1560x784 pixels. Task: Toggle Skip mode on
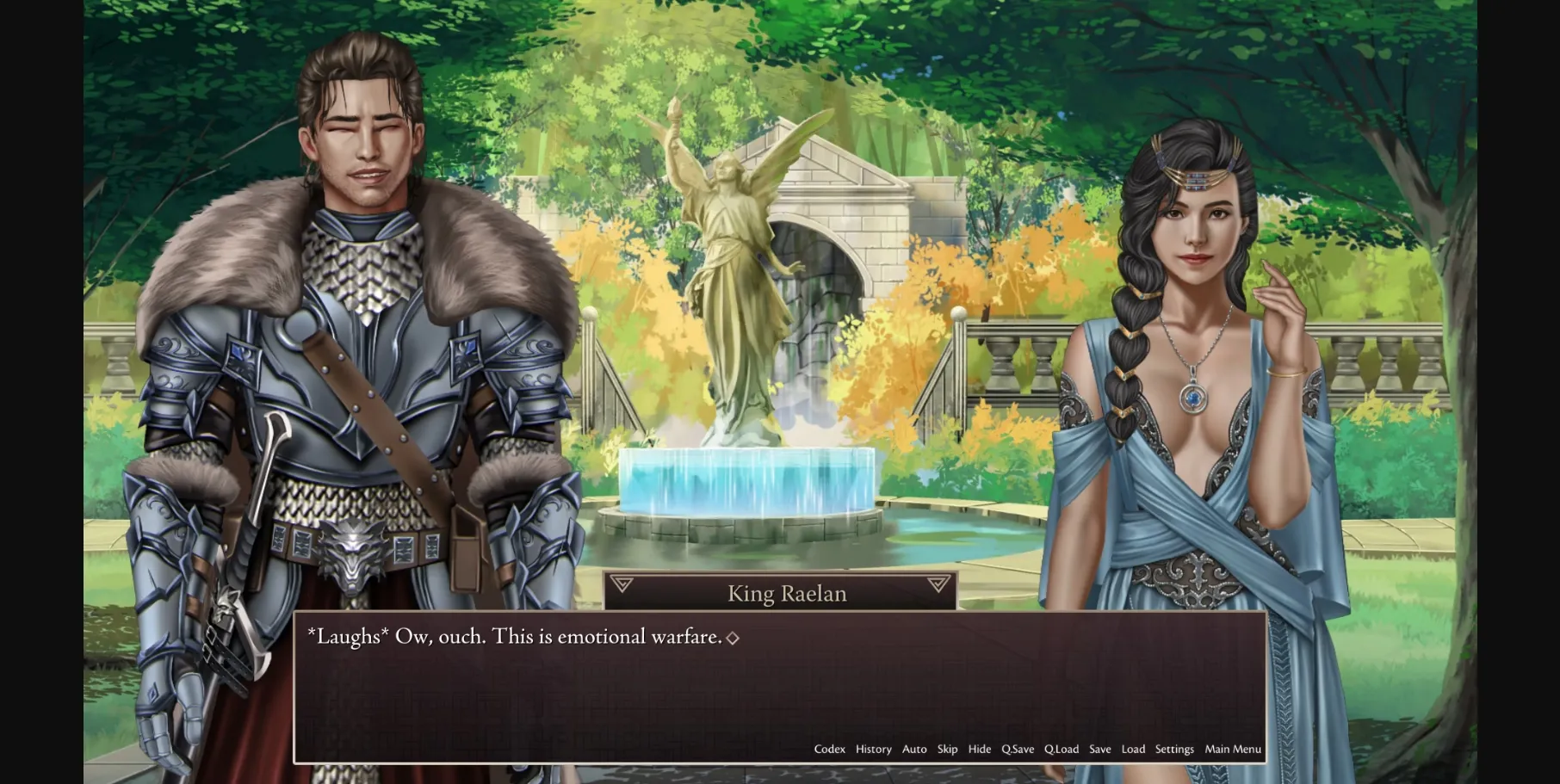[947, 749]
